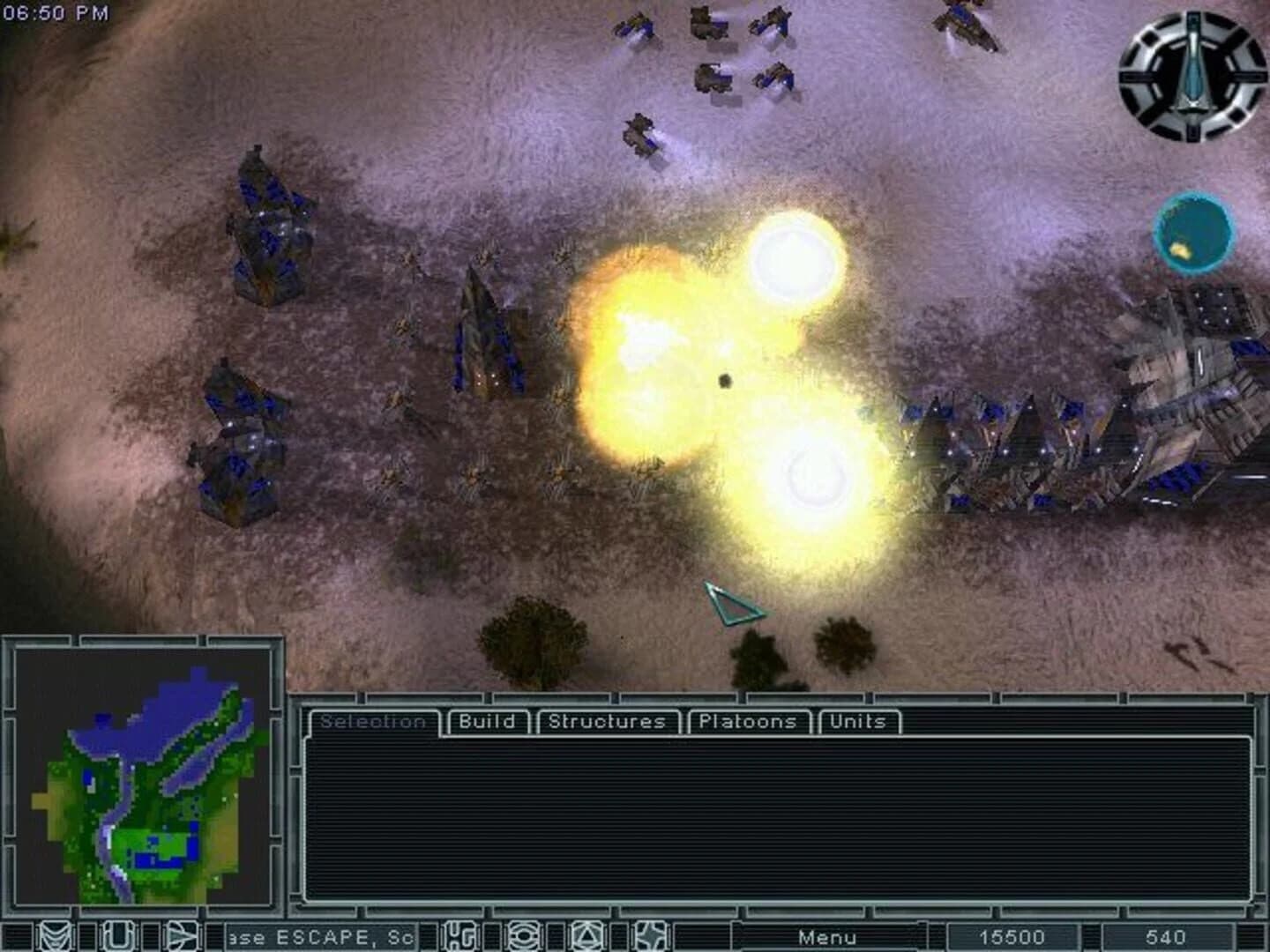The width and height of the screenshot is (1270, 952).
Task: Click the ESCAPE message ticker field
Action: [322, 937]
